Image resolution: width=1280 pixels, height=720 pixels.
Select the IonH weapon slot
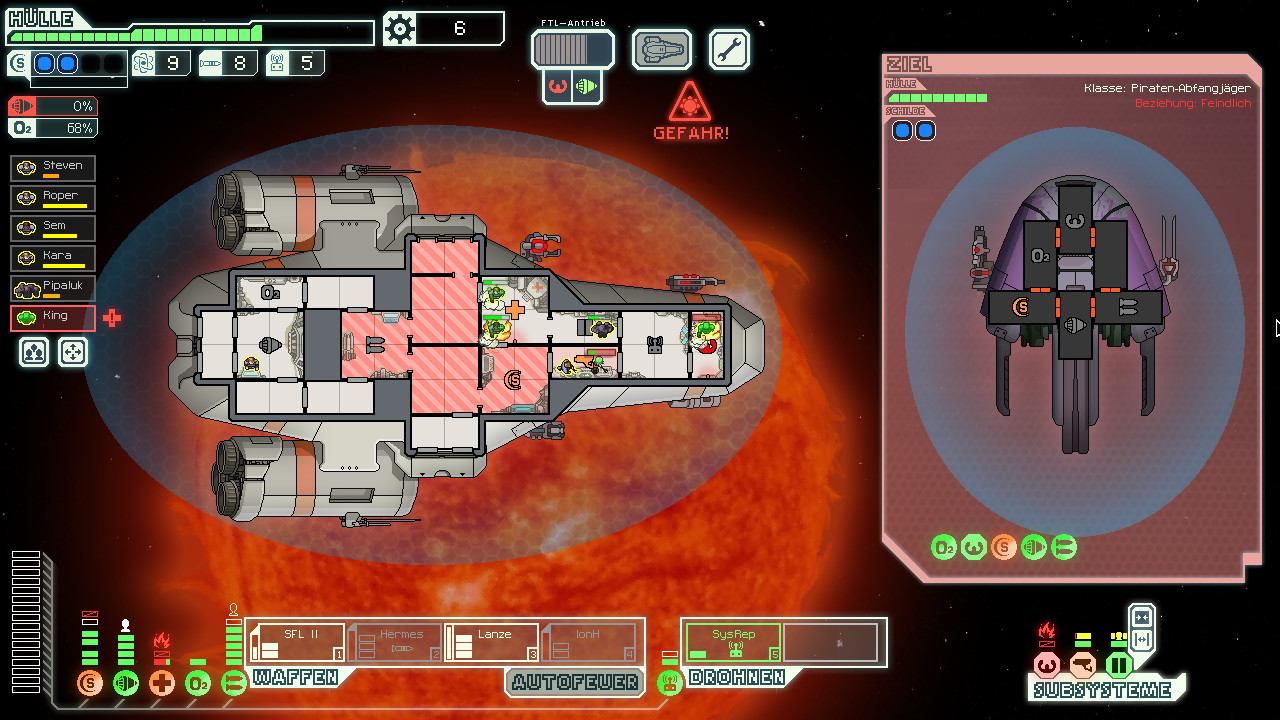pos(588,642)
